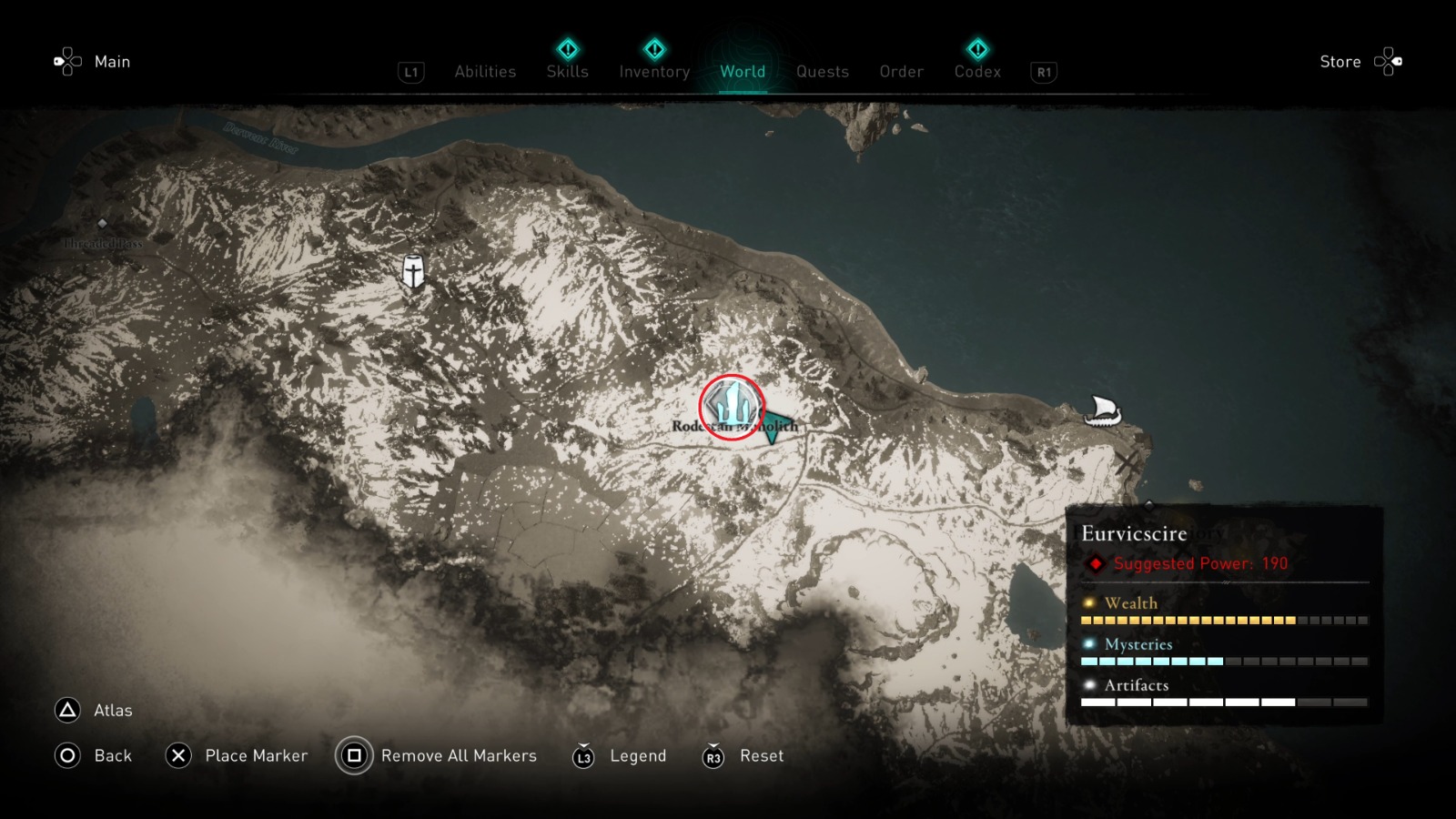
Task: Select the diamond icon at Threaded Pass
Action: coord(103,223)
